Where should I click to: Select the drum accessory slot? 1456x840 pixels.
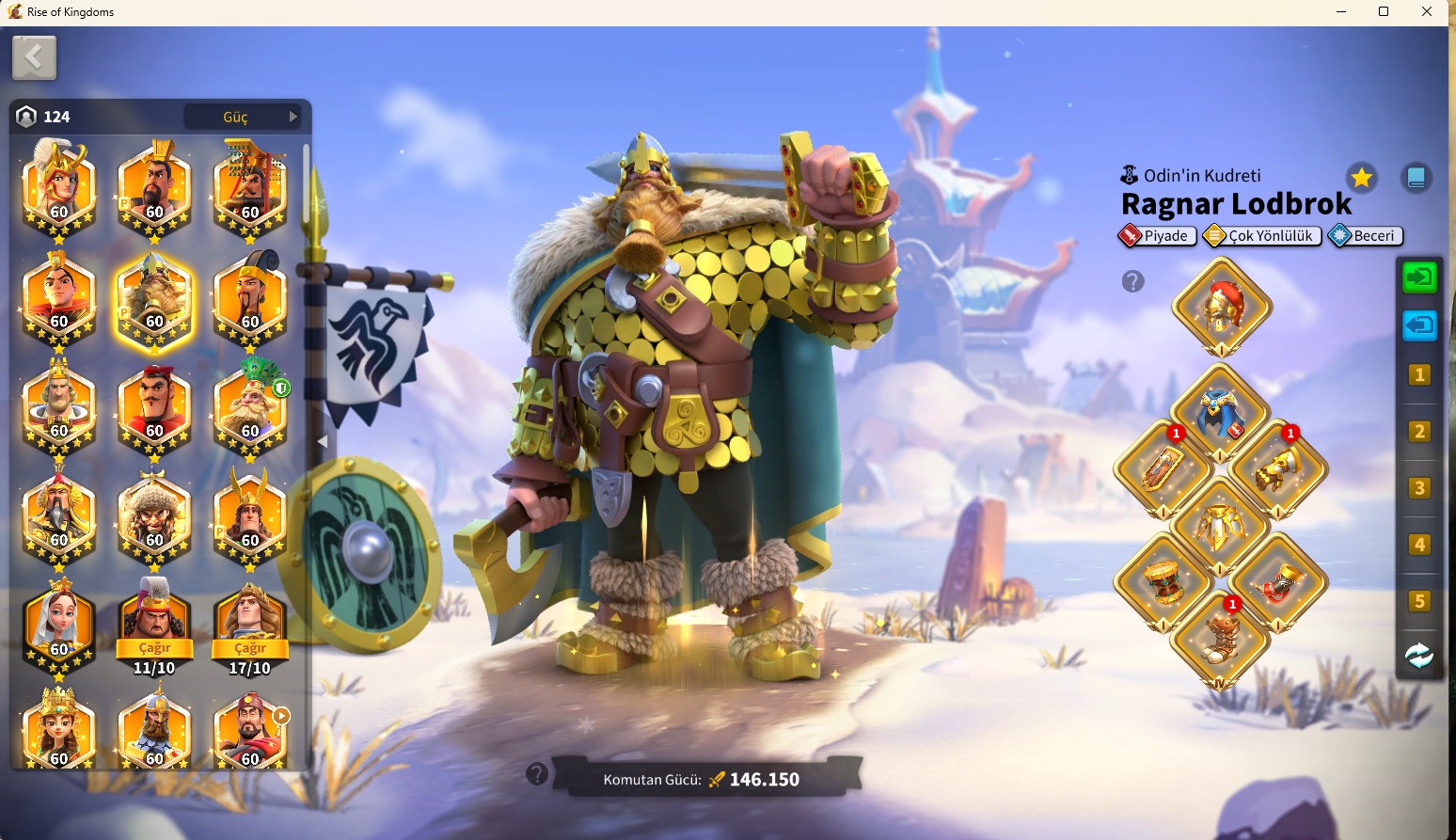pyautogui.click(x=1164, y=581)
